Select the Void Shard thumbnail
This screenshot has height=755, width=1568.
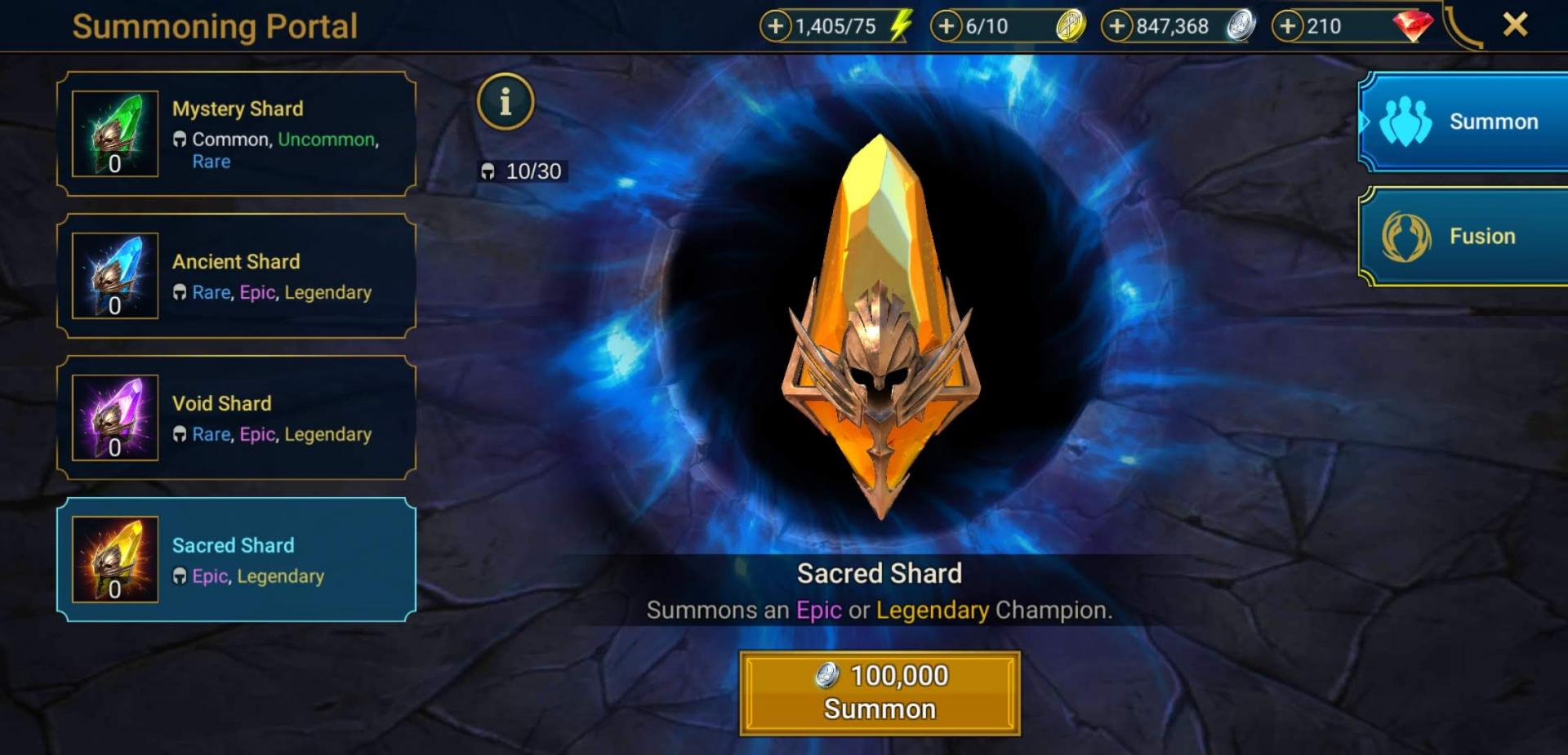pos(115,418)
